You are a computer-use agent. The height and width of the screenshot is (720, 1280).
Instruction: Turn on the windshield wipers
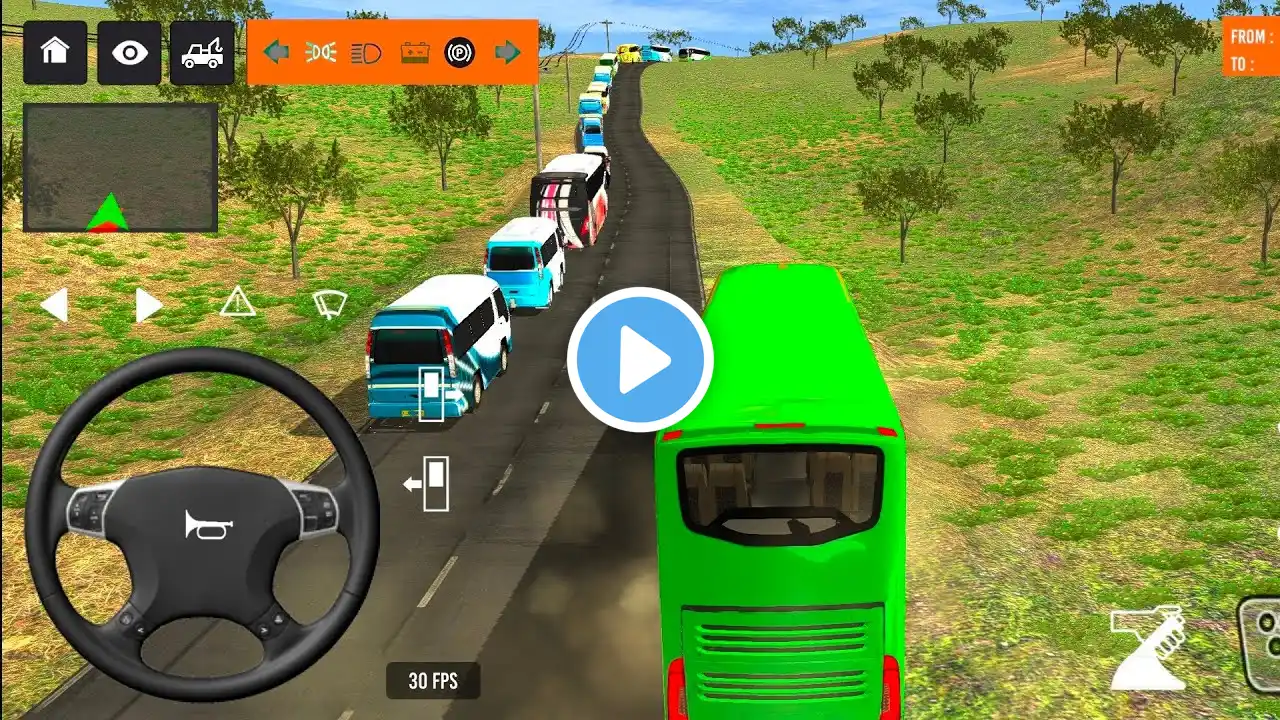330,303
